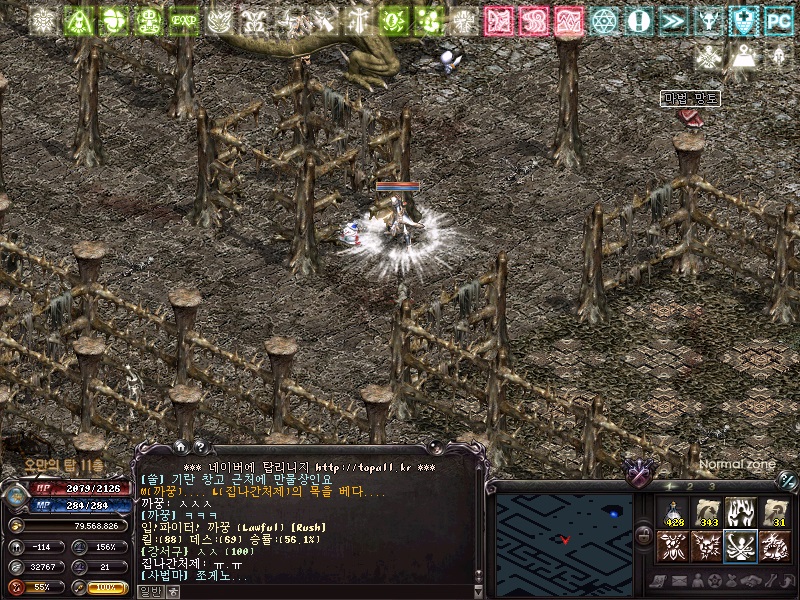800x600 pixels.
Task: Use the scroll slot showing 343
Action: pos(708,513)
